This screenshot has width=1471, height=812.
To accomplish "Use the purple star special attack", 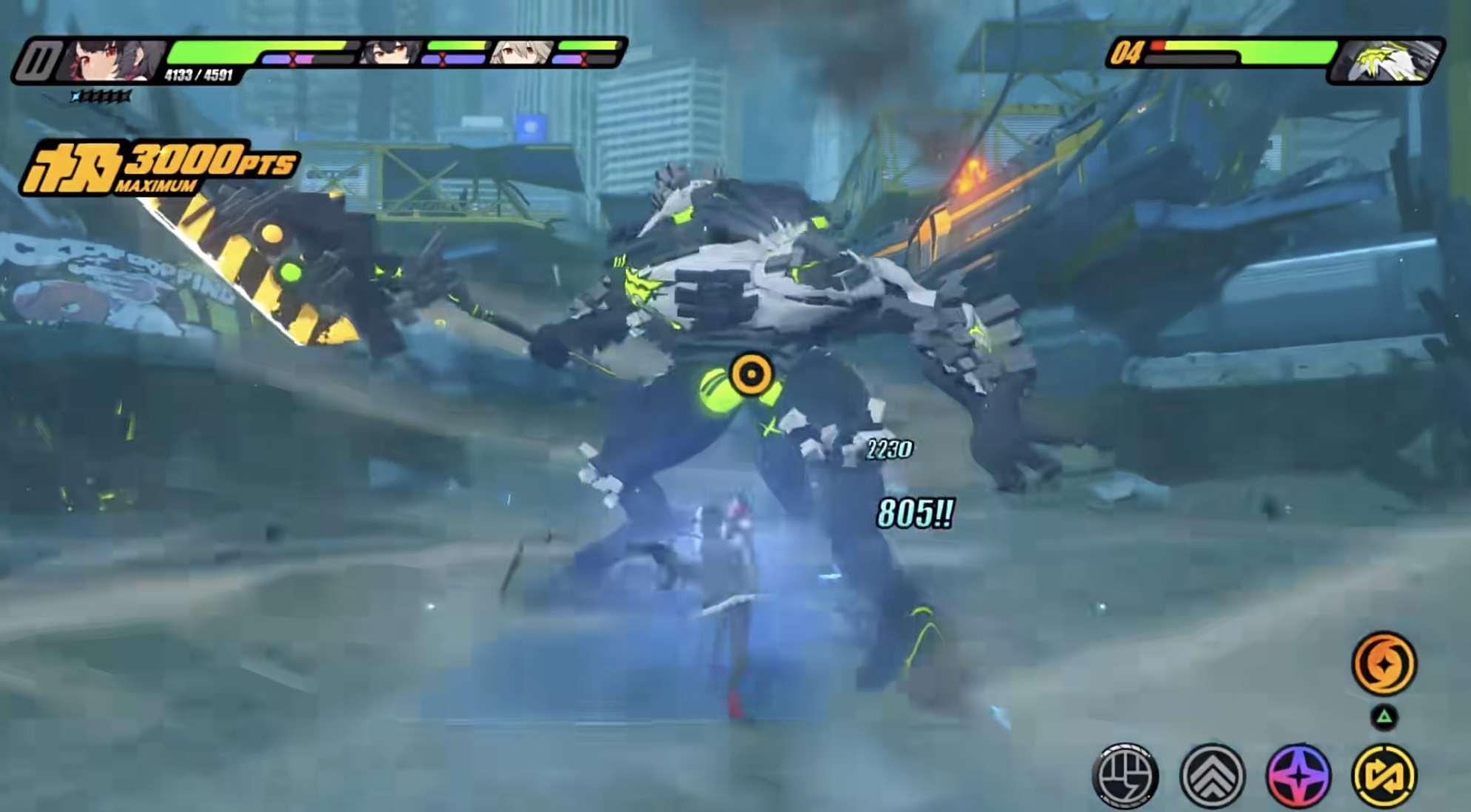I will click(1299, 775).
